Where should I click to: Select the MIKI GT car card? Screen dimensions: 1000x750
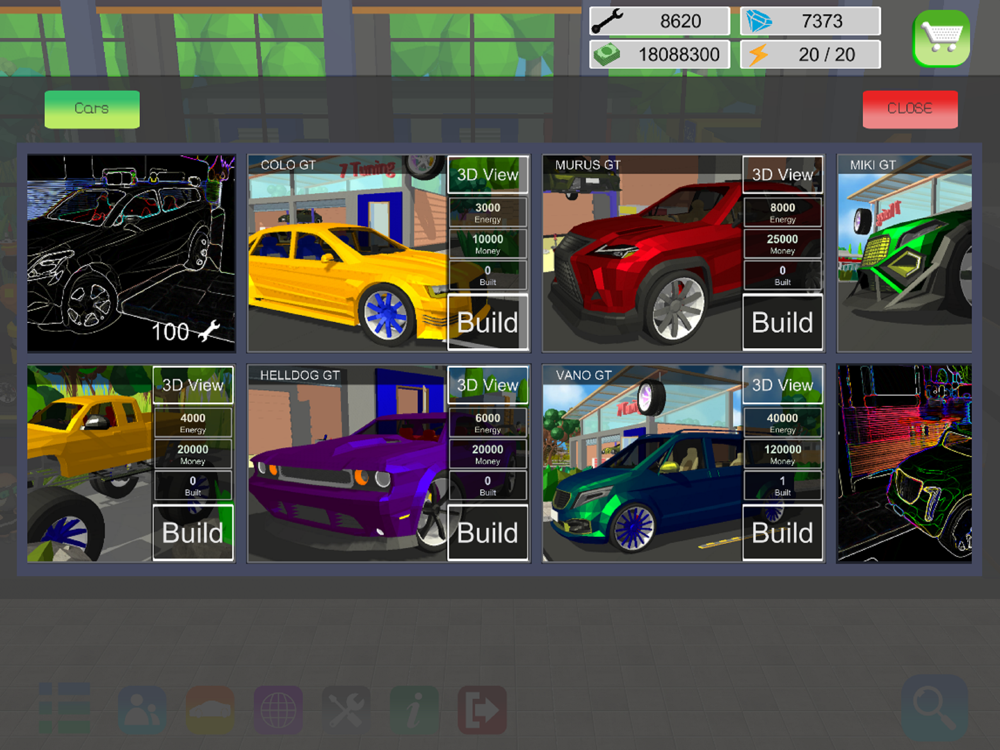click(x=904, y=253)
